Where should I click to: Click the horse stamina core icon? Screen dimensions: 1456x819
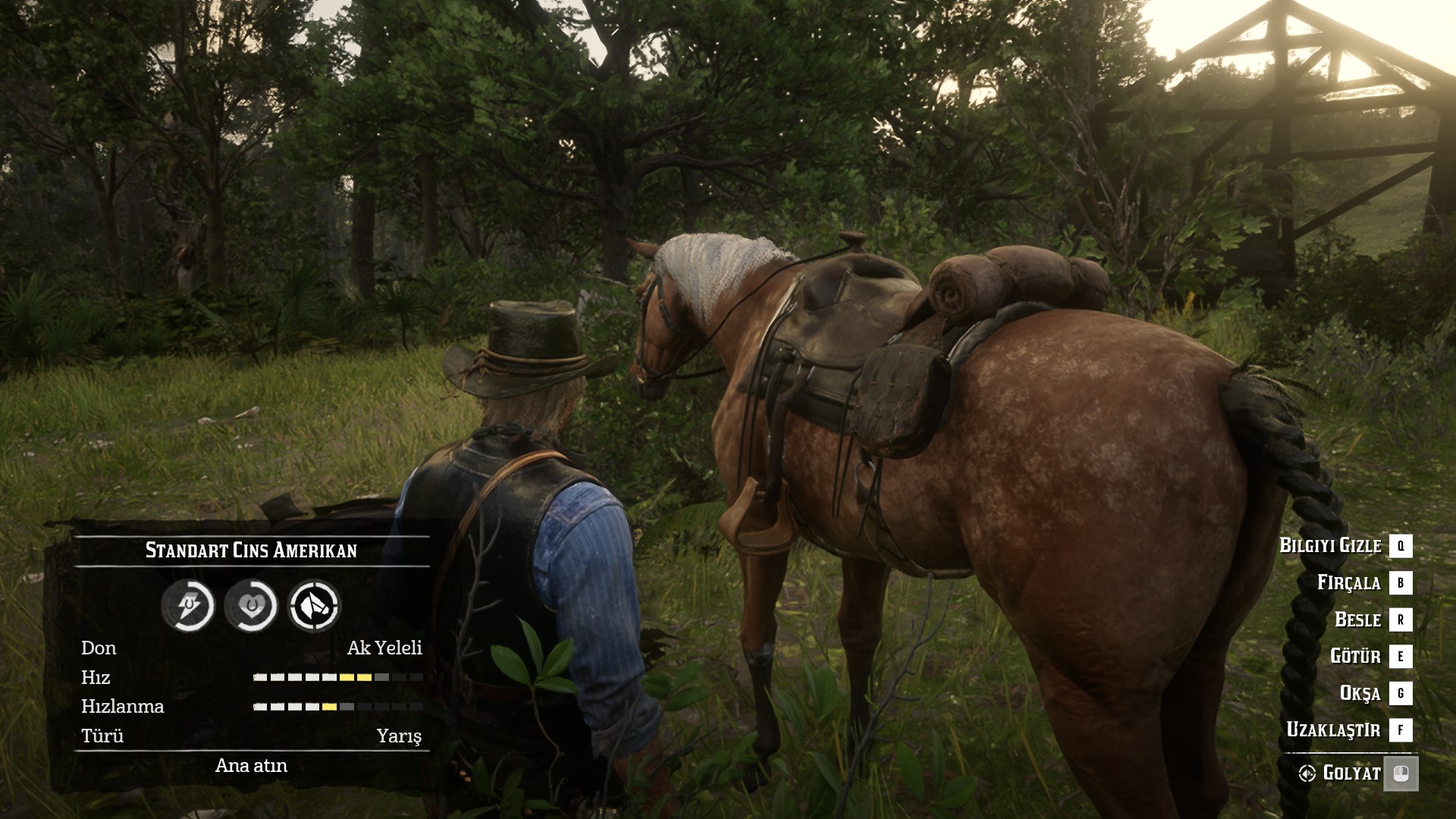click(x=187, y=605)
